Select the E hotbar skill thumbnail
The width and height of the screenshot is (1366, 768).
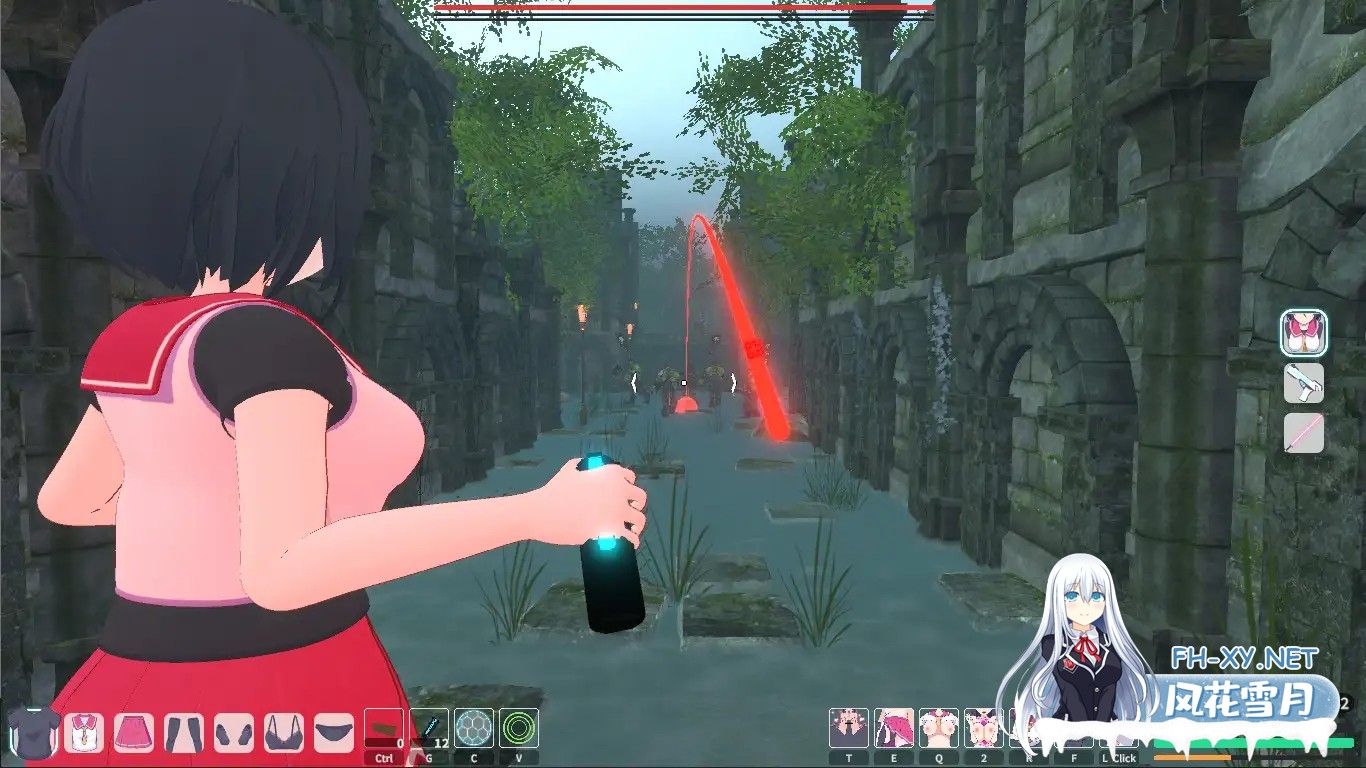893,726
